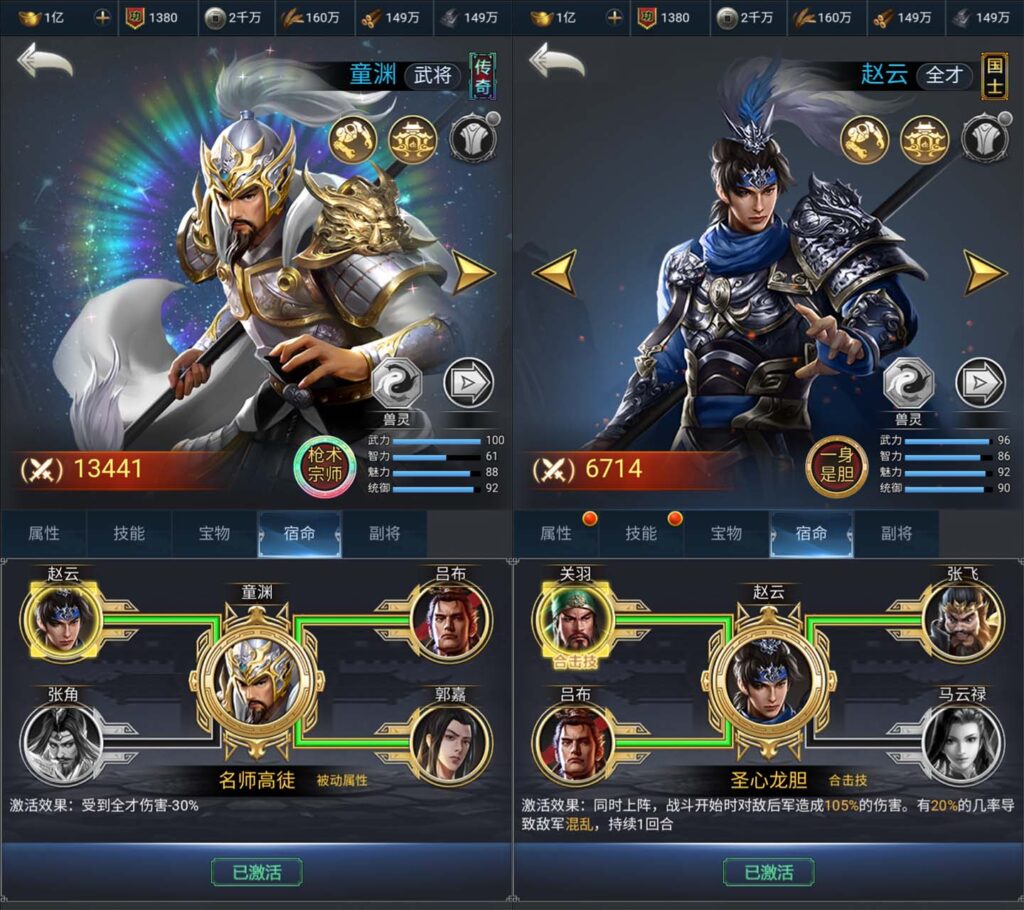Image resolution: width=1024 pixels, height=910 pixels.
Task: Select the 郭嘉 fate portrait
Action: click(451, 741)
